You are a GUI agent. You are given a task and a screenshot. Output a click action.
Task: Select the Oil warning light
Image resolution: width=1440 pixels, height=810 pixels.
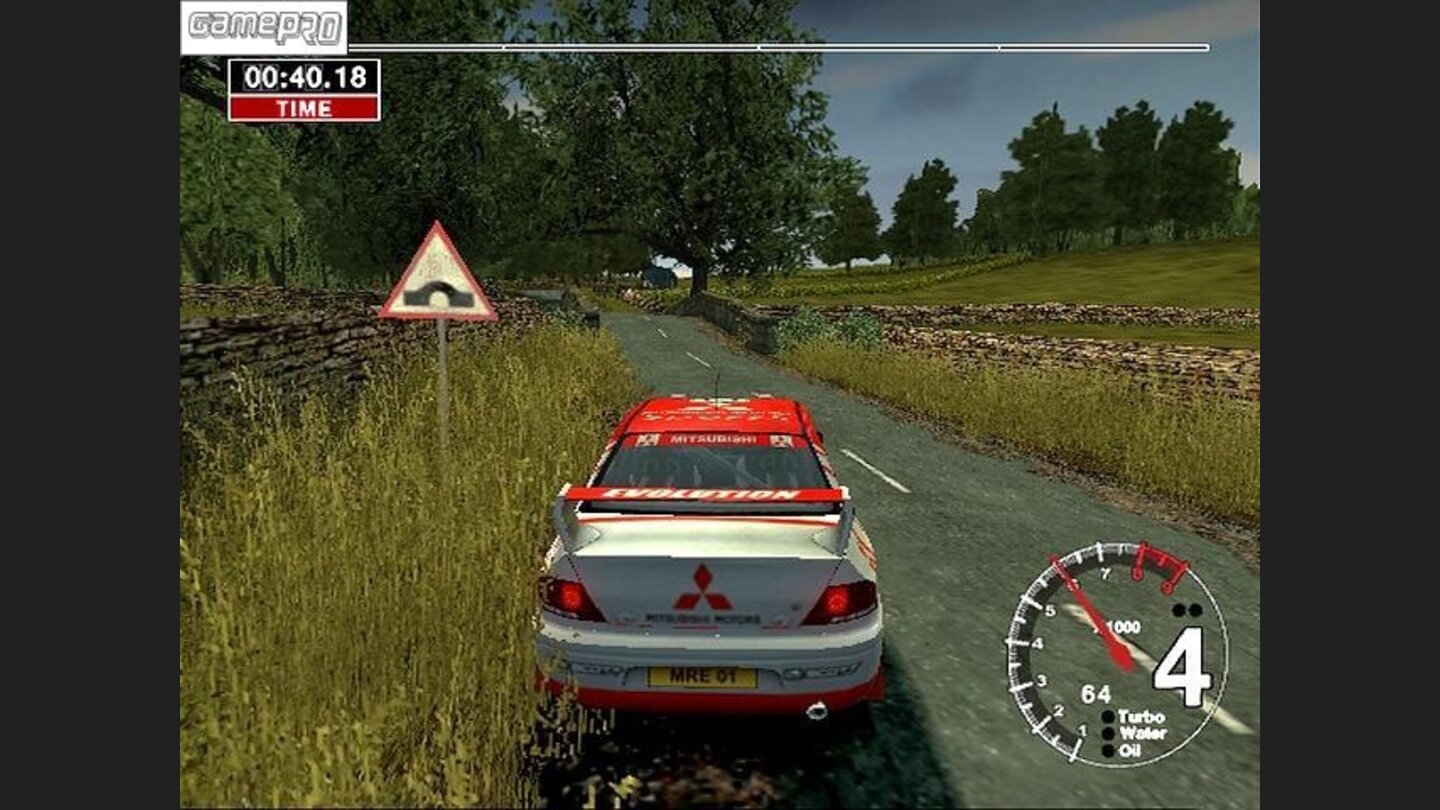1108,750
